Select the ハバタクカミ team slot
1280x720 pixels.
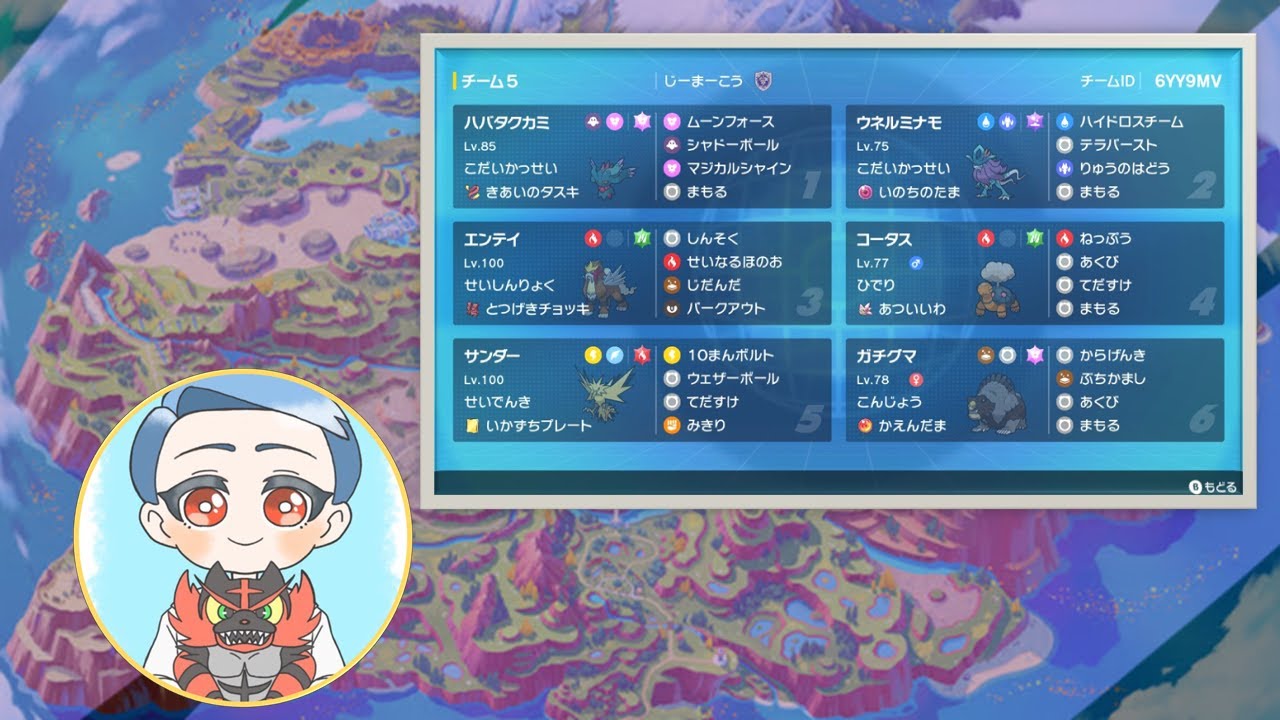tap(641, 156)
